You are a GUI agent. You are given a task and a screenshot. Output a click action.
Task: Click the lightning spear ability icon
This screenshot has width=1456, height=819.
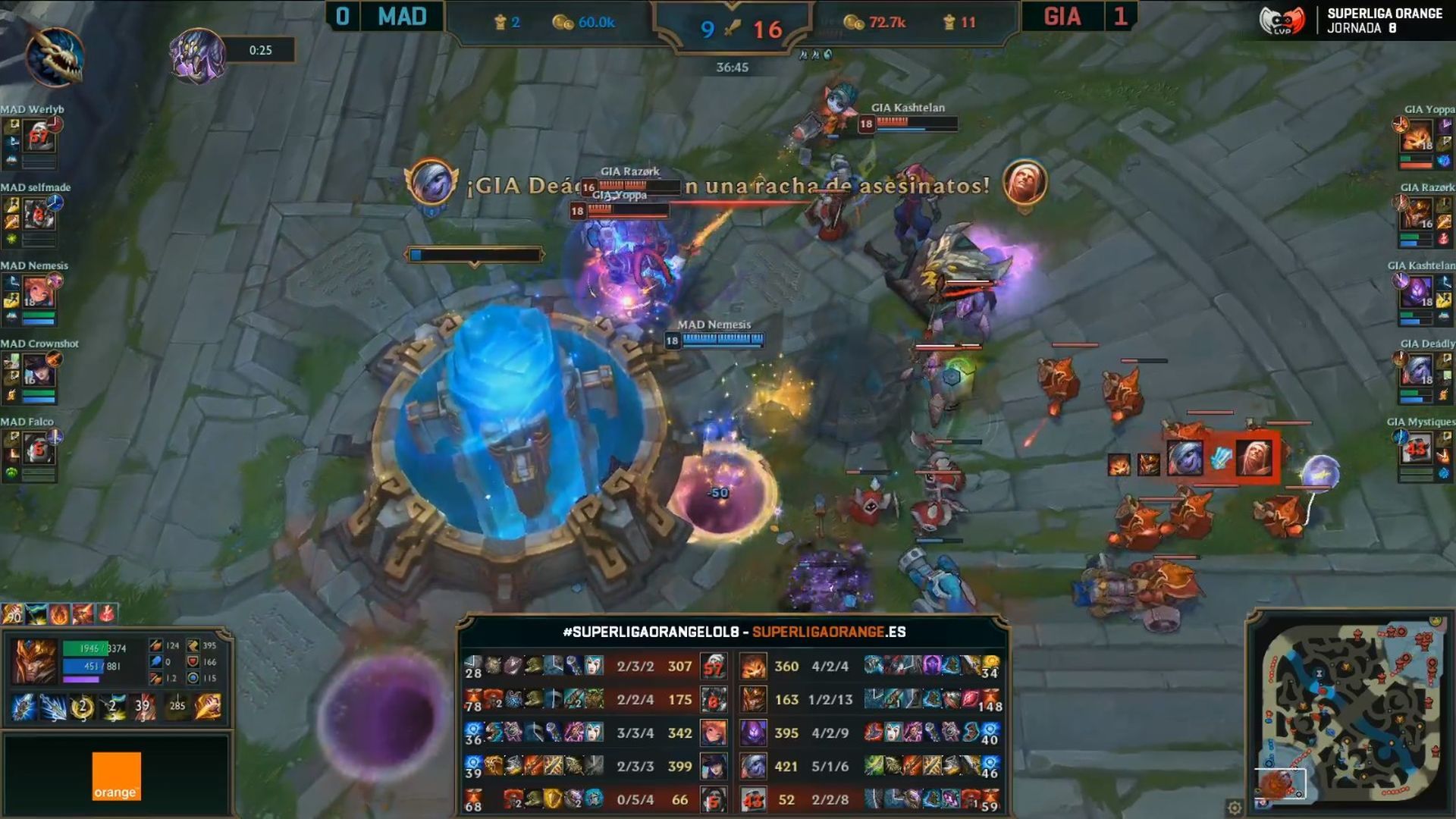coord(53,707)
